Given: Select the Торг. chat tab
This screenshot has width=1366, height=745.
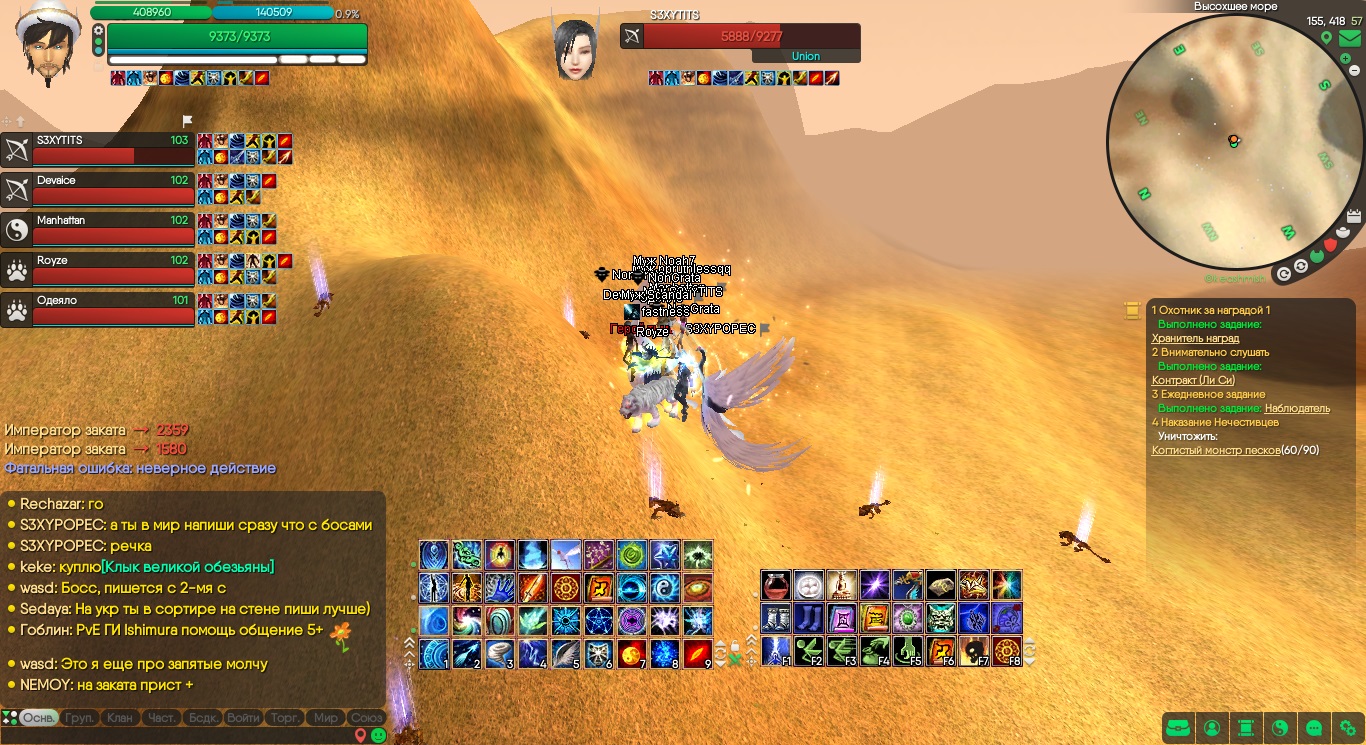Looking at the screenshot, I should point(285,718).
